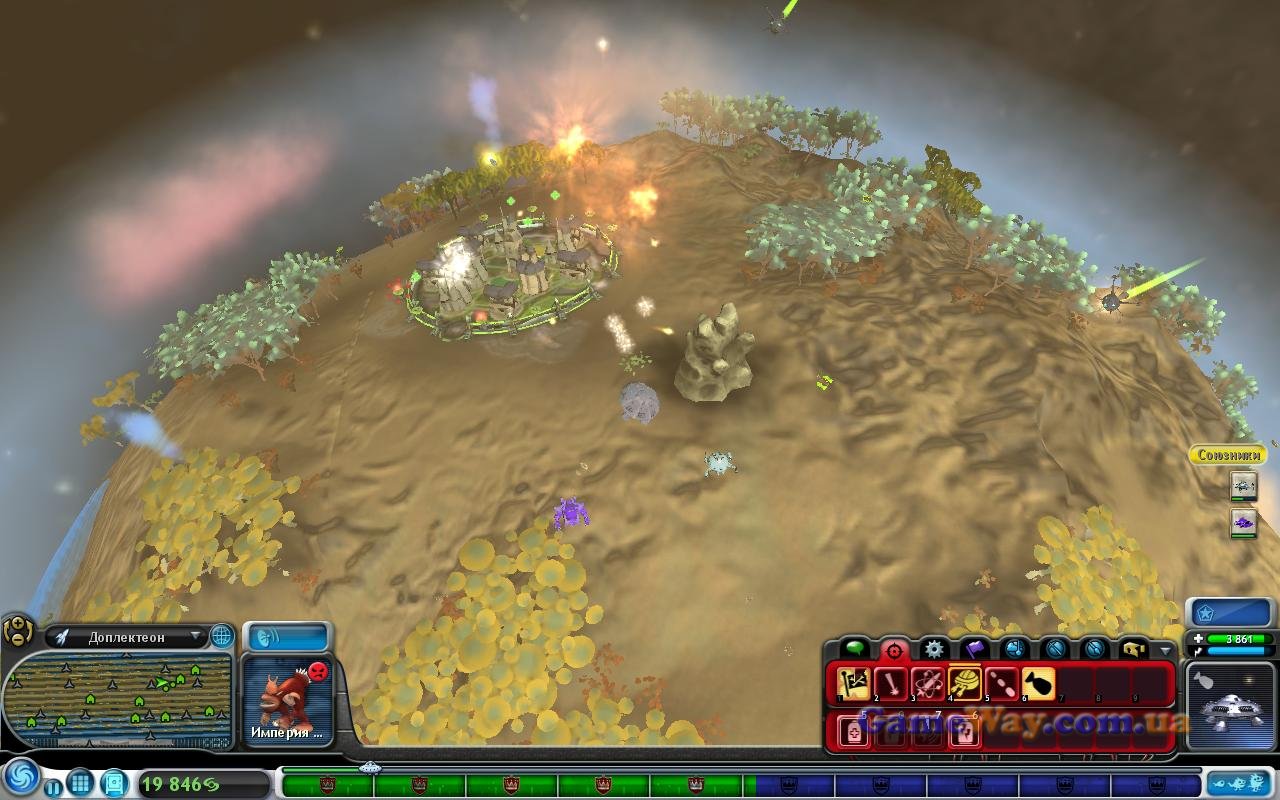Pause the game
This screenshot has width=1280, height=800.
click(x=53, y=787)
